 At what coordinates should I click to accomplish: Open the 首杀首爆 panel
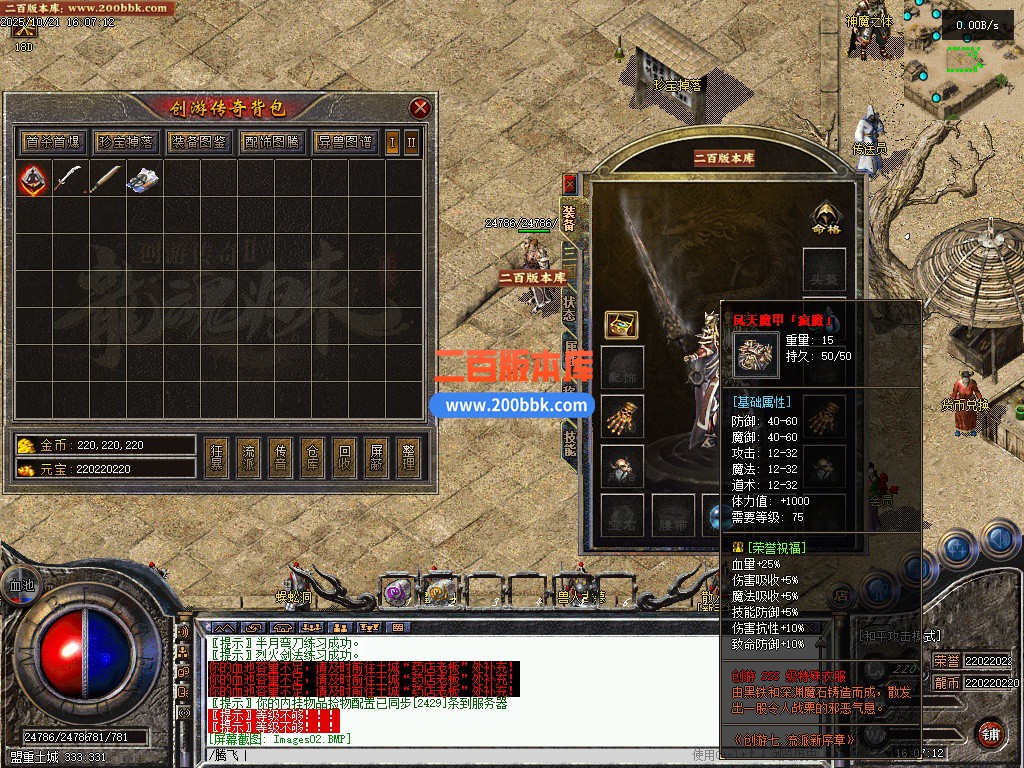(54, 142)
